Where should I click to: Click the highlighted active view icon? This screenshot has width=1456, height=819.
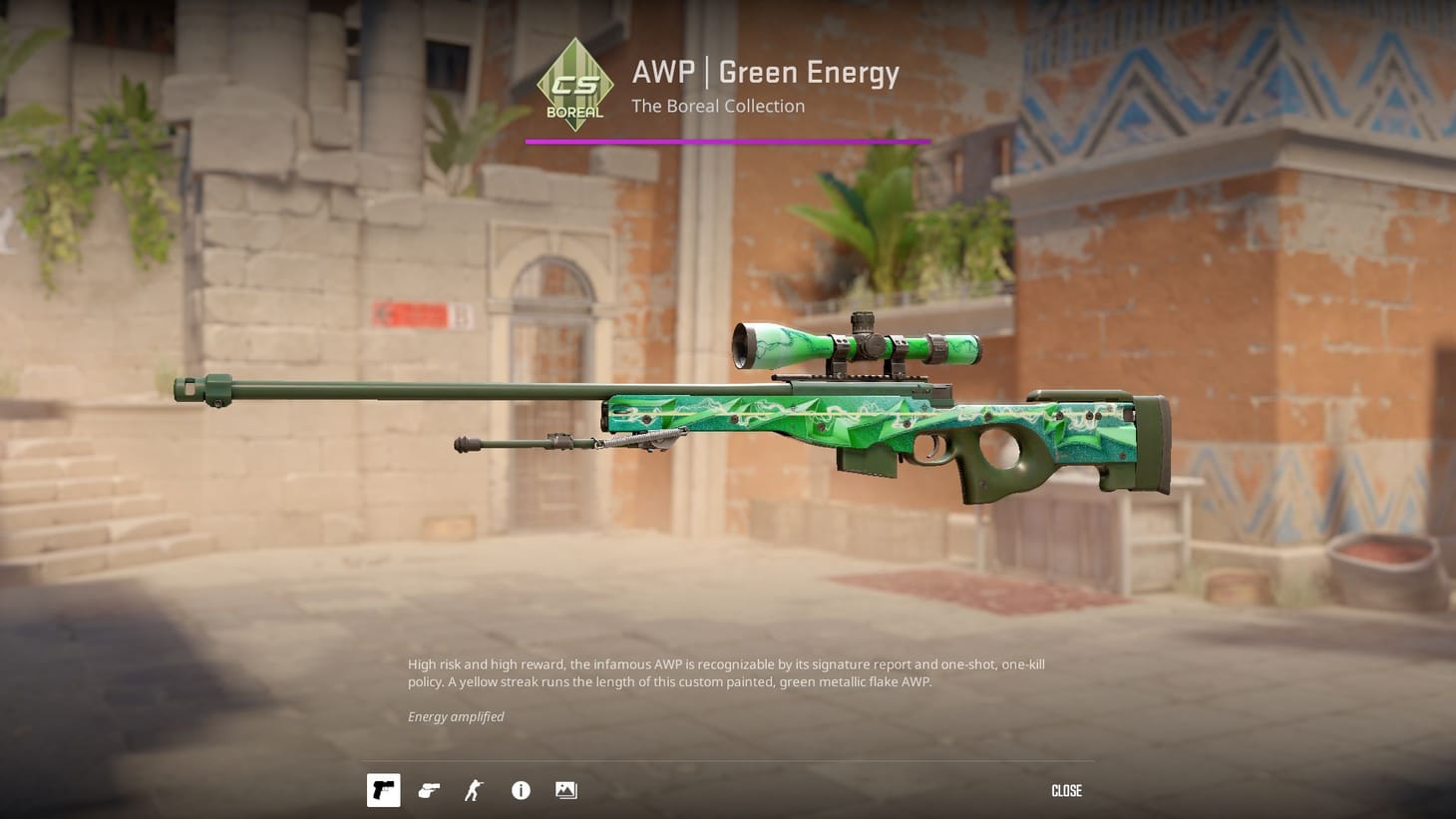(x=383, y=790)
